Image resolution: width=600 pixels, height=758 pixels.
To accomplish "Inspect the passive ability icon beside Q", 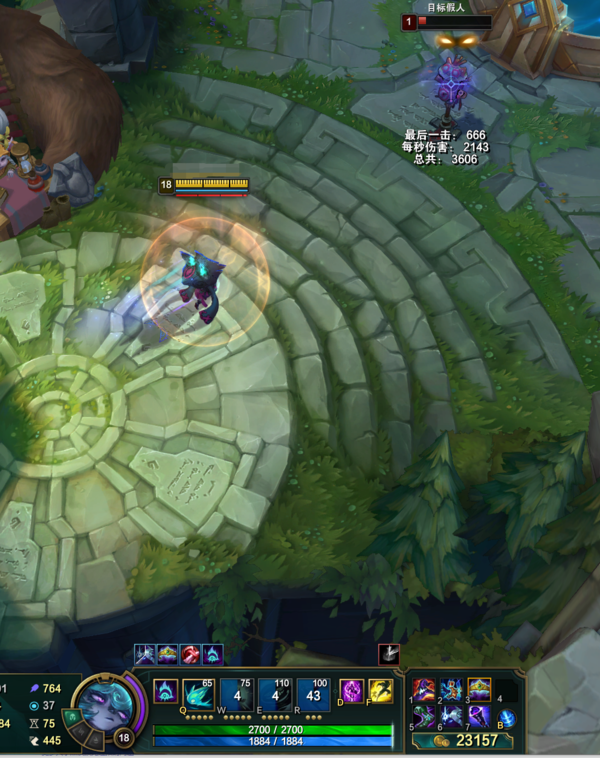I will click(x=165, y=691).
